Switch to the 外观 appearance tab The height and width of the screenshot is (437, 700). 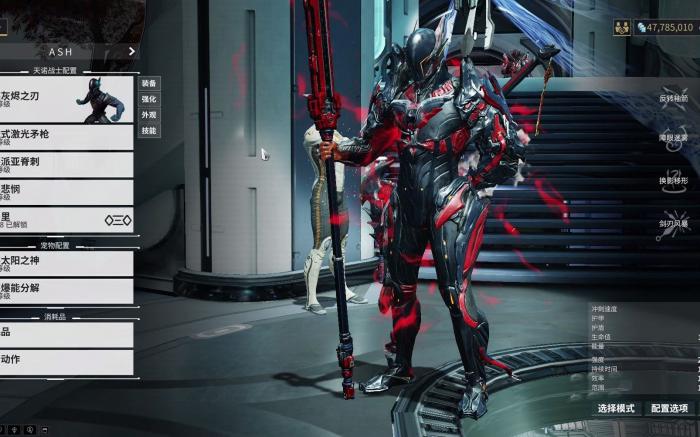[x=149, y=115]
